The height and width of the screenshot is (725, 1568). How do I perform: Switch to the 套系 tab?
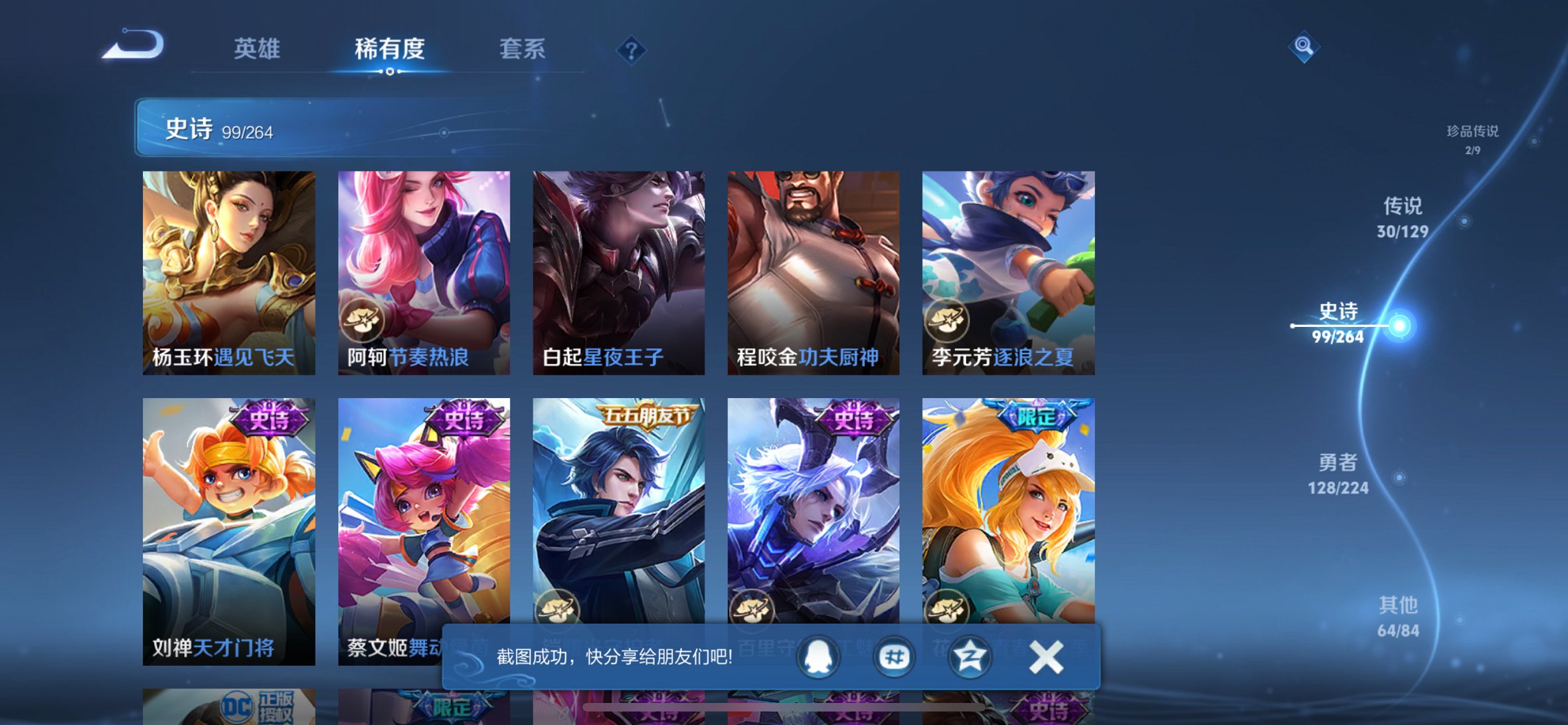click(x=523, y=50)
